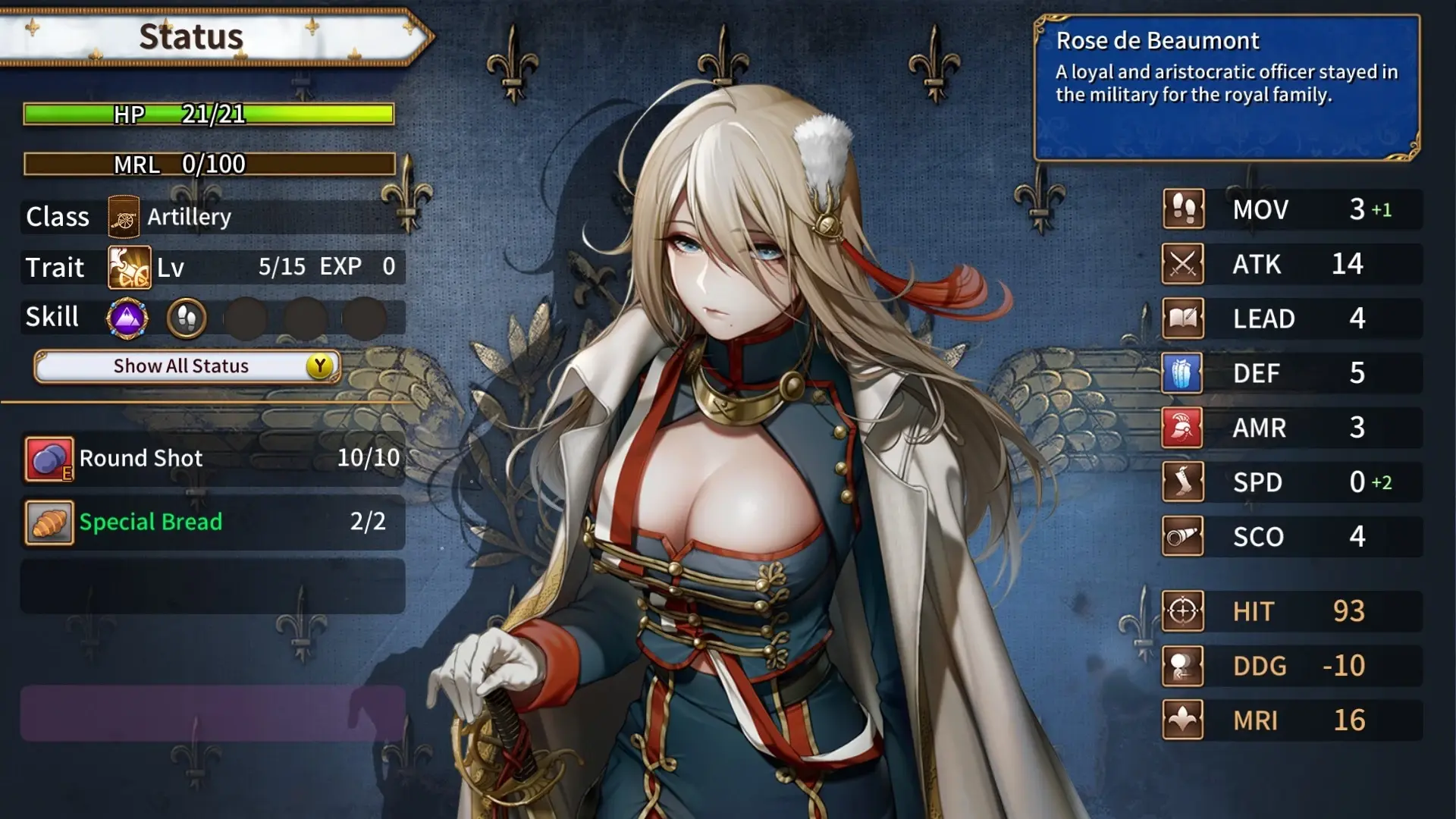Screen dimensions: 1456x819
Task: Inspect the footprints skill icon
Action: [187, 318]
